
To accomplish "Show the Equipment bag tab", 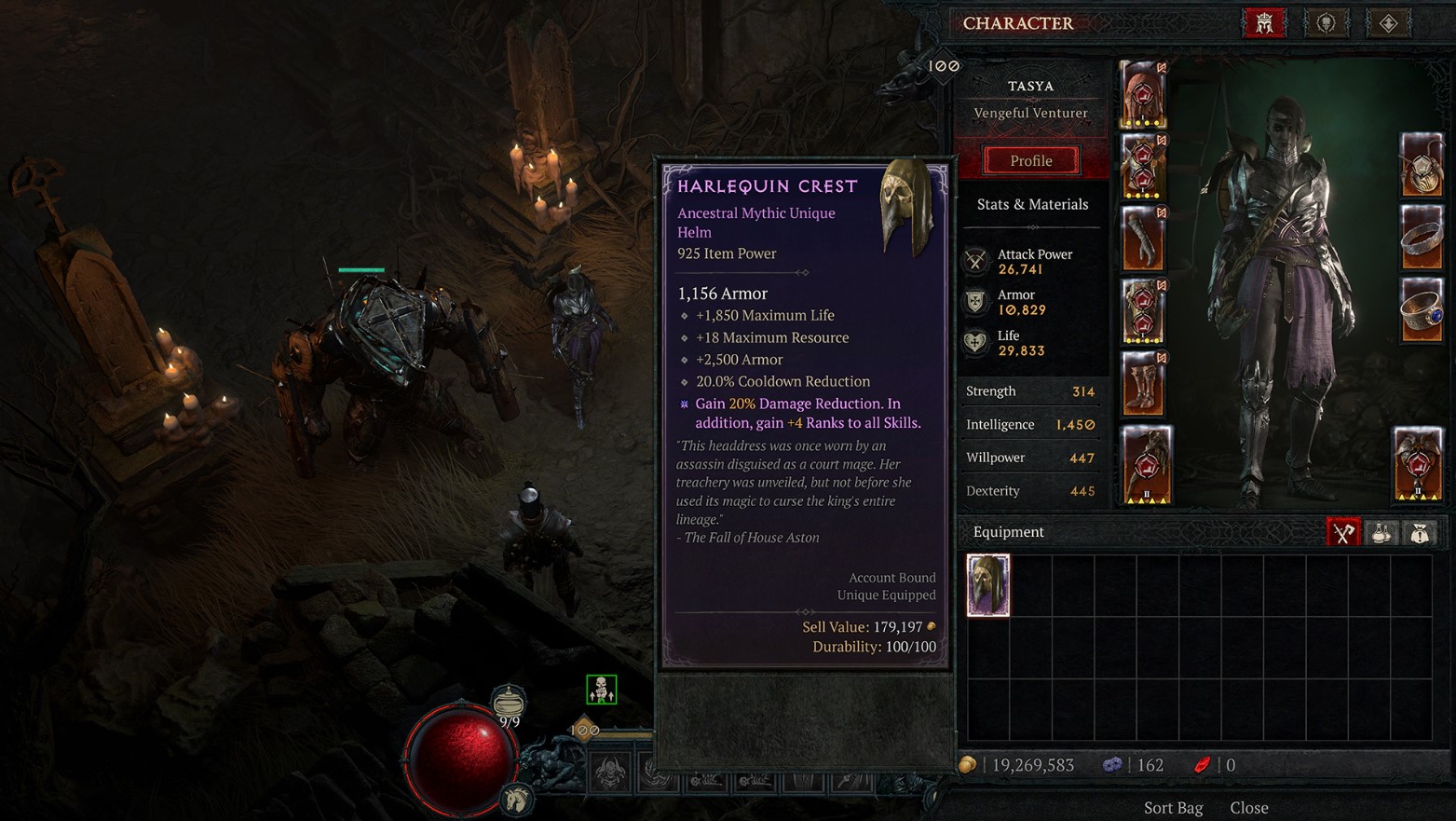I will (1343, 532).
